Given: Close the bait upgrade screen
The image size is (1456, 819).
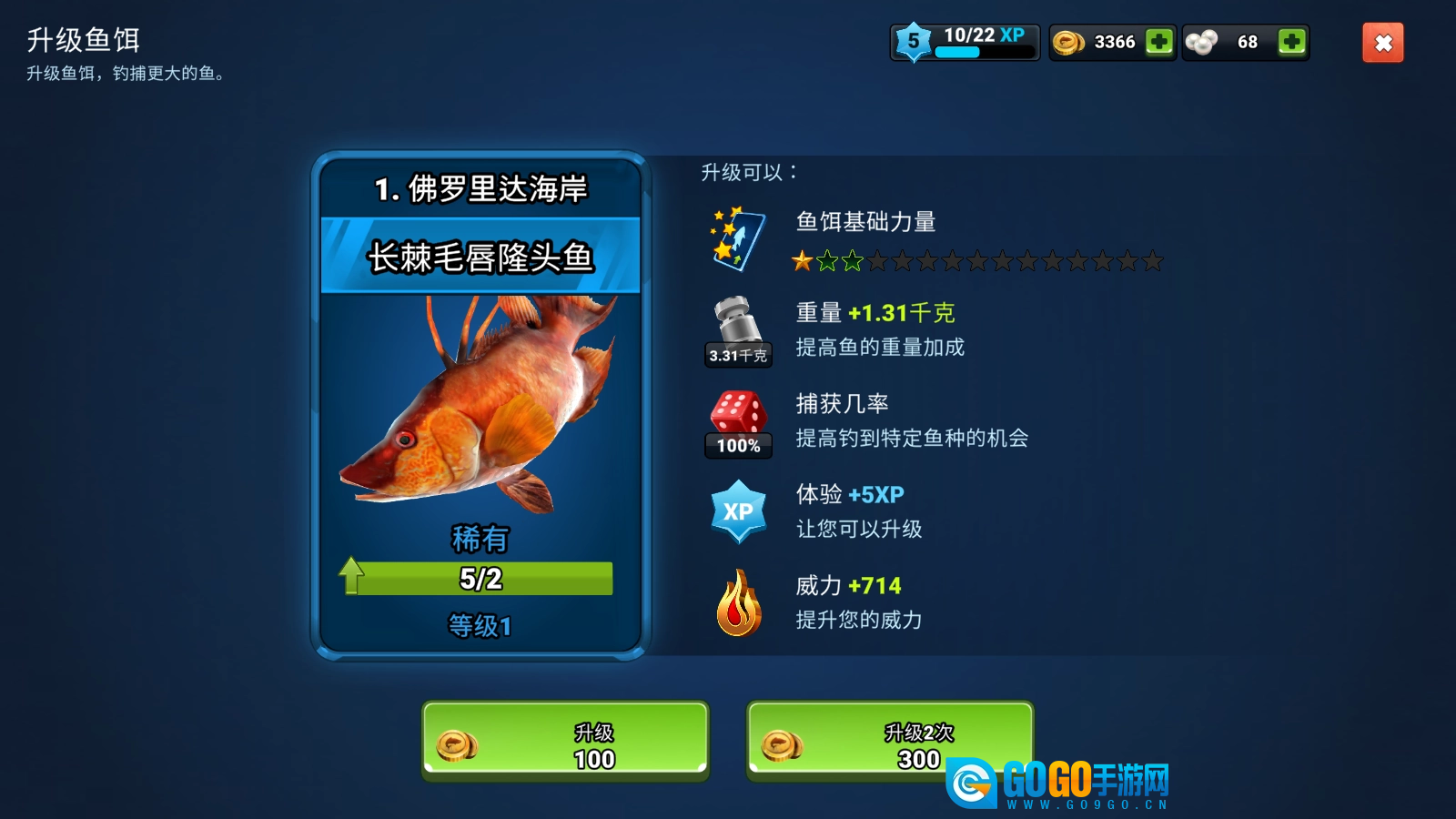Looking at the screenshot, I should pos(1382,43).
